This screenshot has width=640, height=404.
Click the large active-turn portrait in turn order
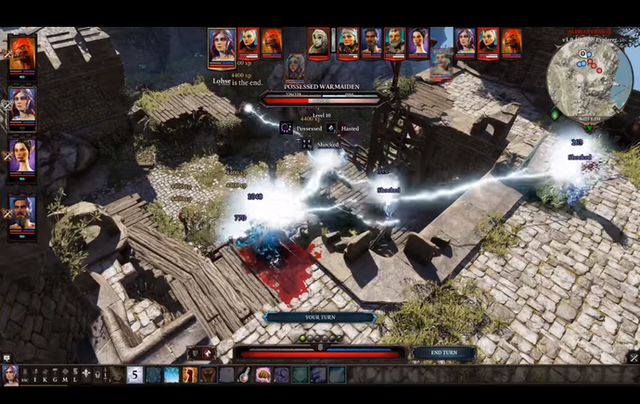click(x=222, y=47)
